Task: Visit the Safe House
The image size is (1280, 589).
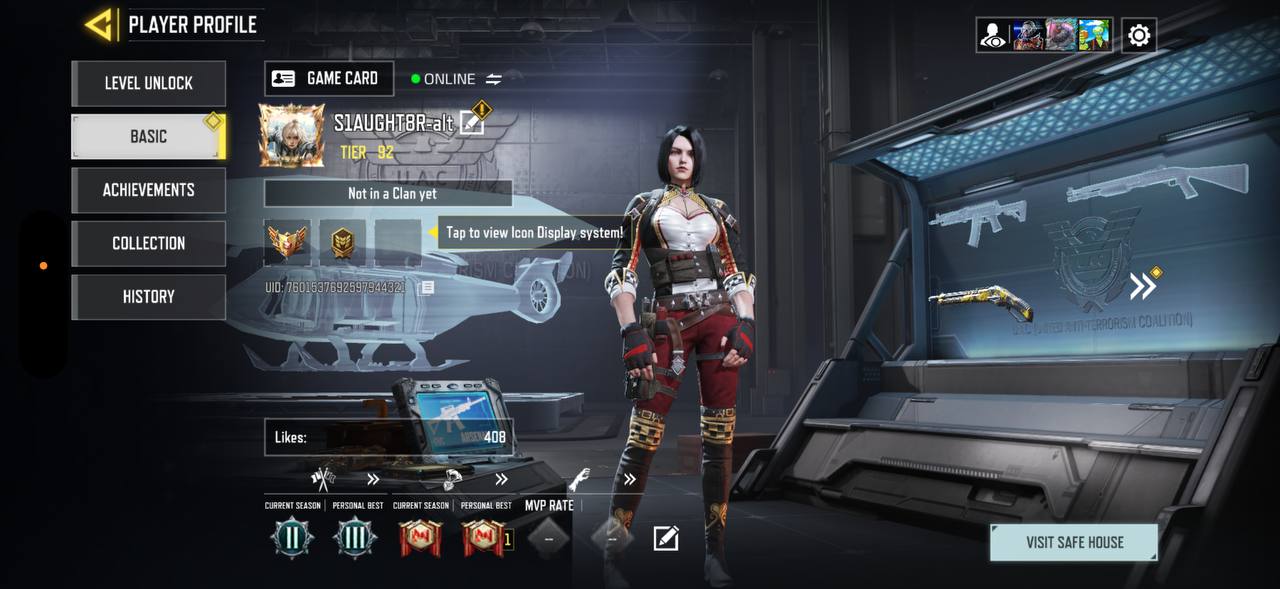Action: pos(1074,543)
